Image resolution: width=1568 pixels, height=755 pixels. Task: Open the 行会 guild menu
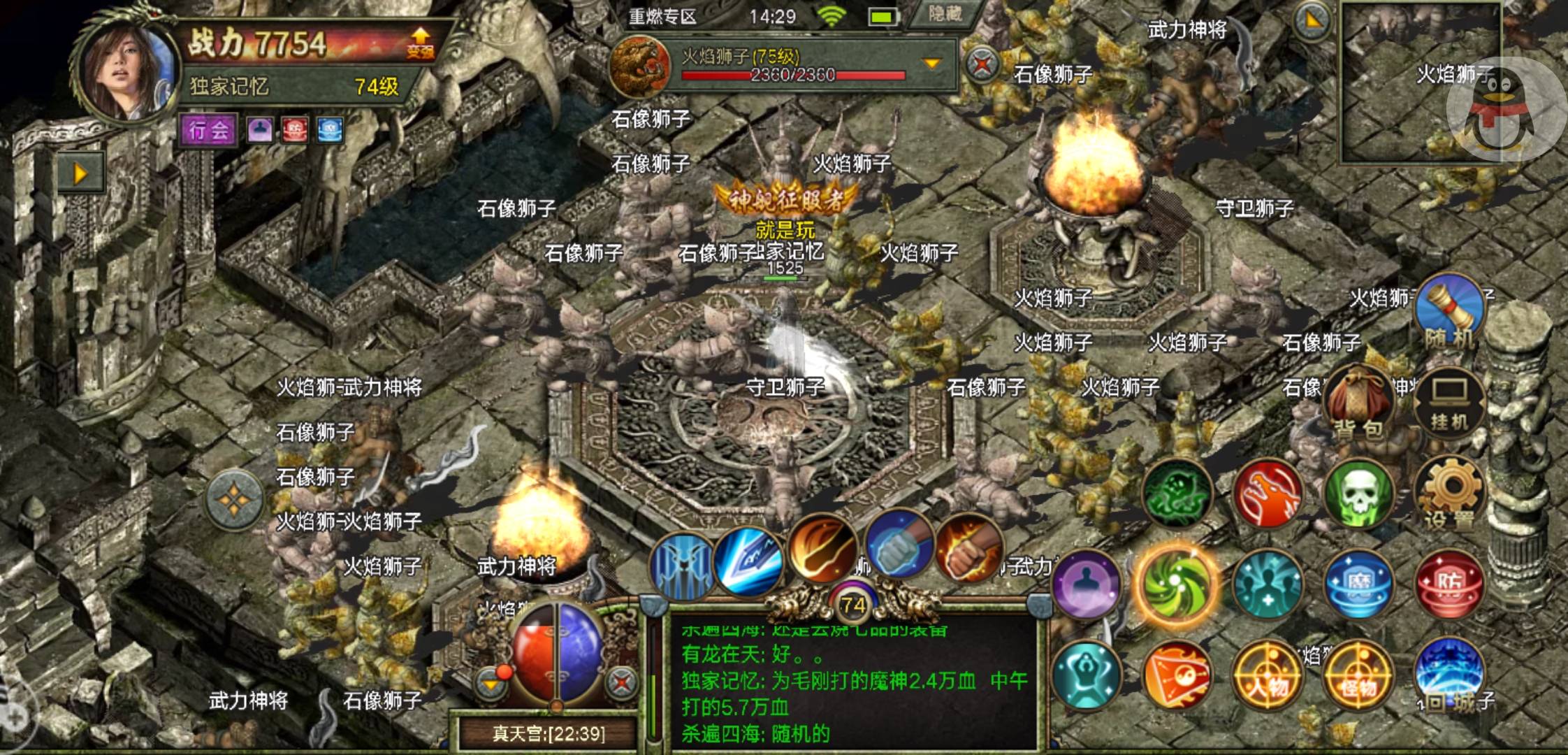208,130
